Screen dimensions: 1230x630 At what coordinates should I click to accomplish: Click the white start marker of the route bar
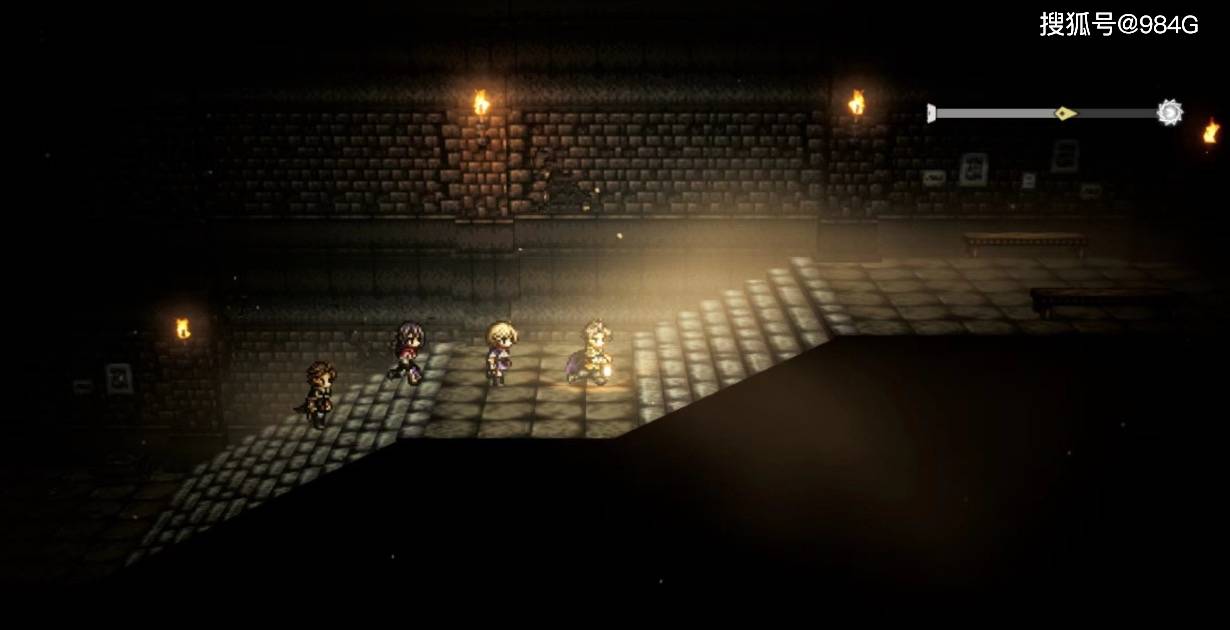click(x=931, y=113)
